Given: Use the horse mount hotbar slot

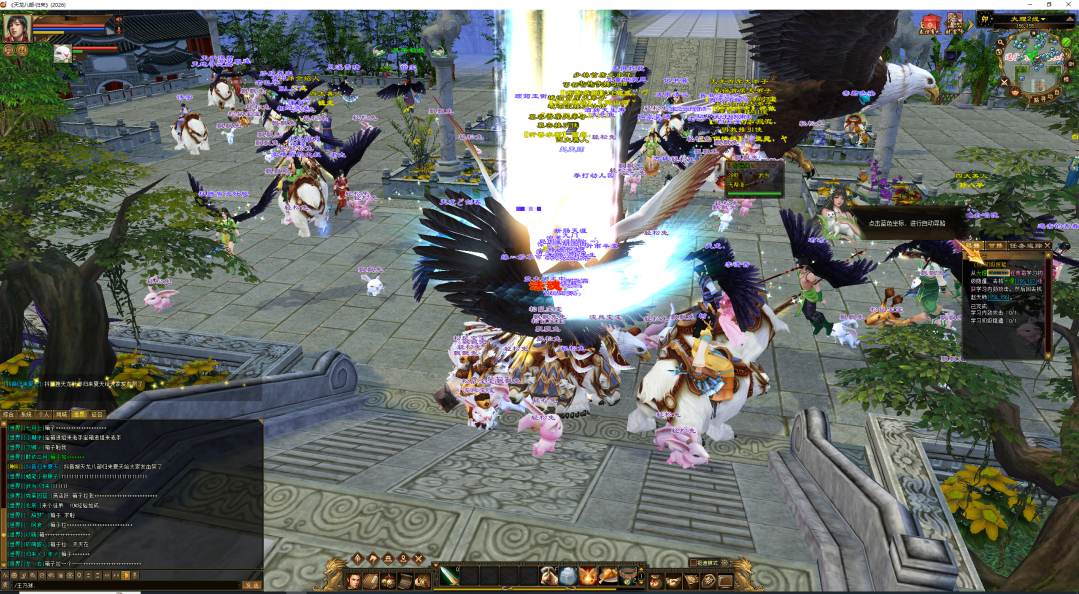Looking at the screenshot, I should [x=548, y=576].
